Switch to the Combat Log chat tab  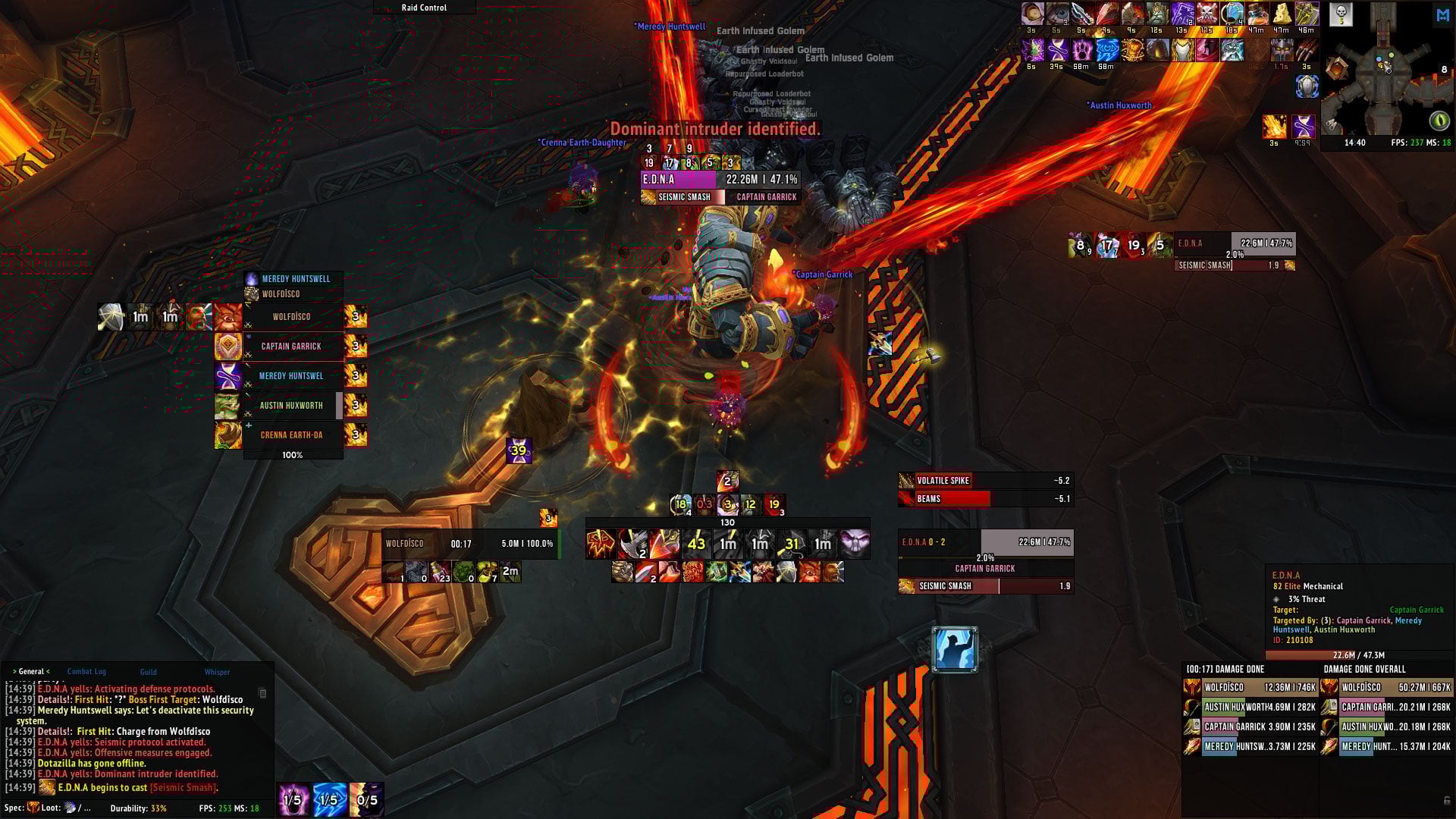(x=86, y=672)
